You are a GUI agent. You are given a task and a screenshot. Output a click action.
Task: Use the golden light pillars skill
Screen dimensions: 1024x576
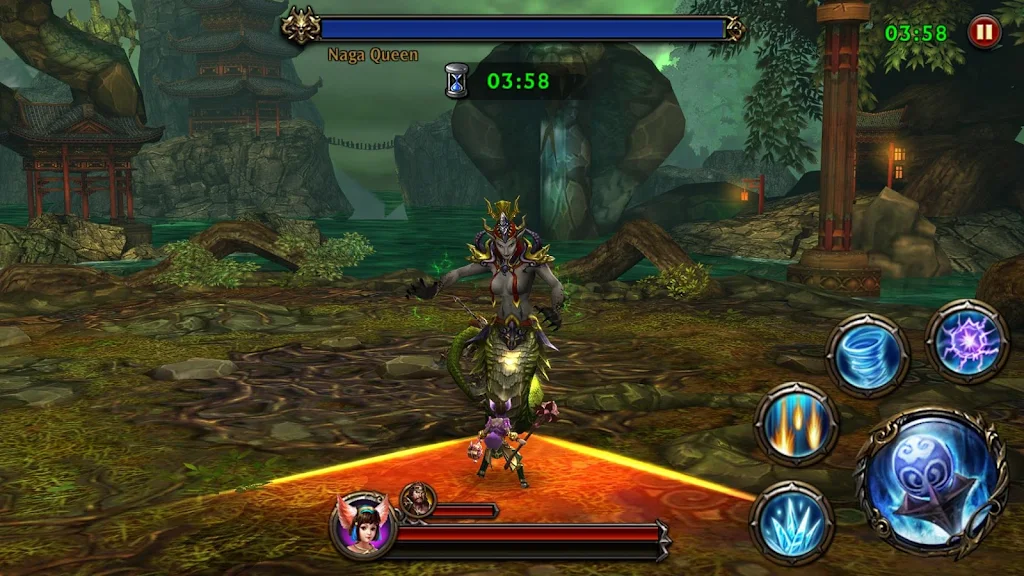coord(796,424)
